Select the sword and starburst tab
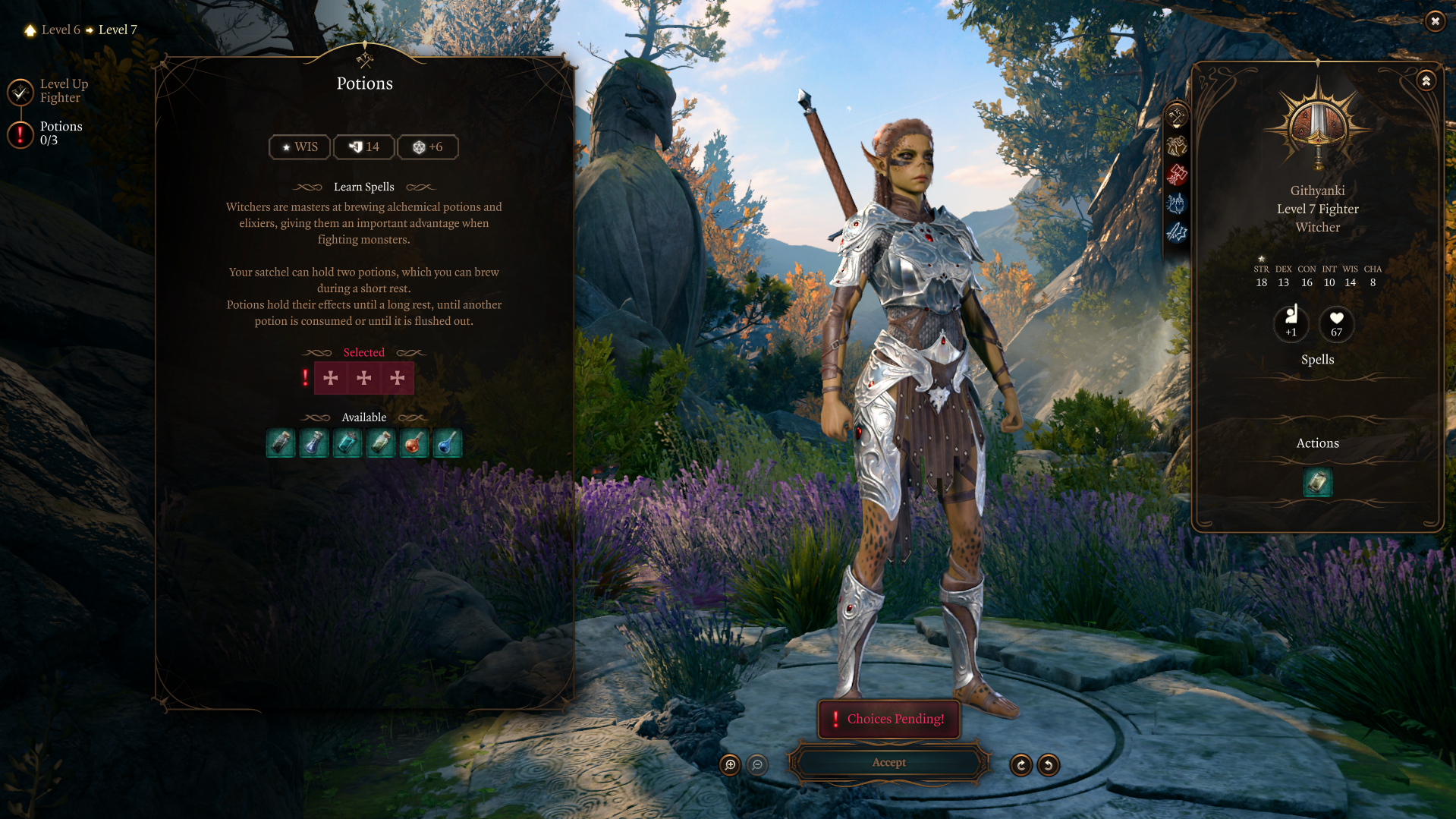Screen dimensions: 1456x819 1177,232
